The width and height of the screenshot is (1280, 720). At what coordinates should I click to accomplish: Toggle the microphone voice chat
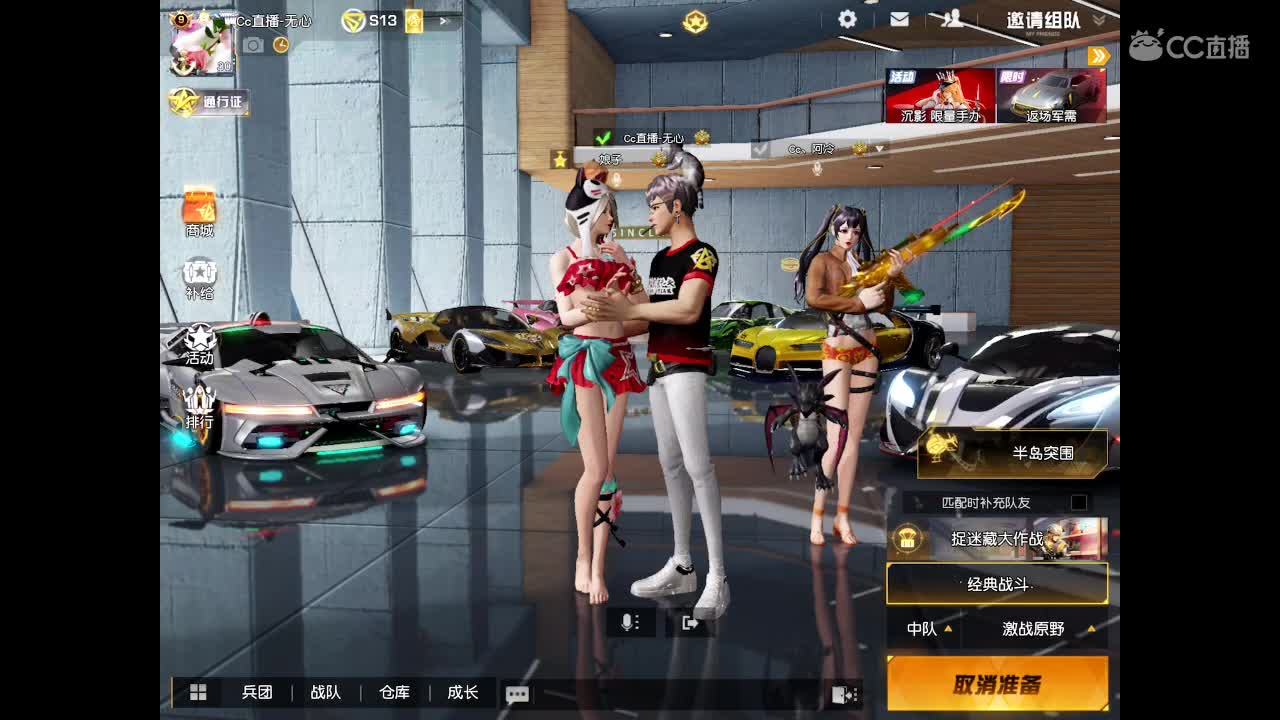coord(629,622)
